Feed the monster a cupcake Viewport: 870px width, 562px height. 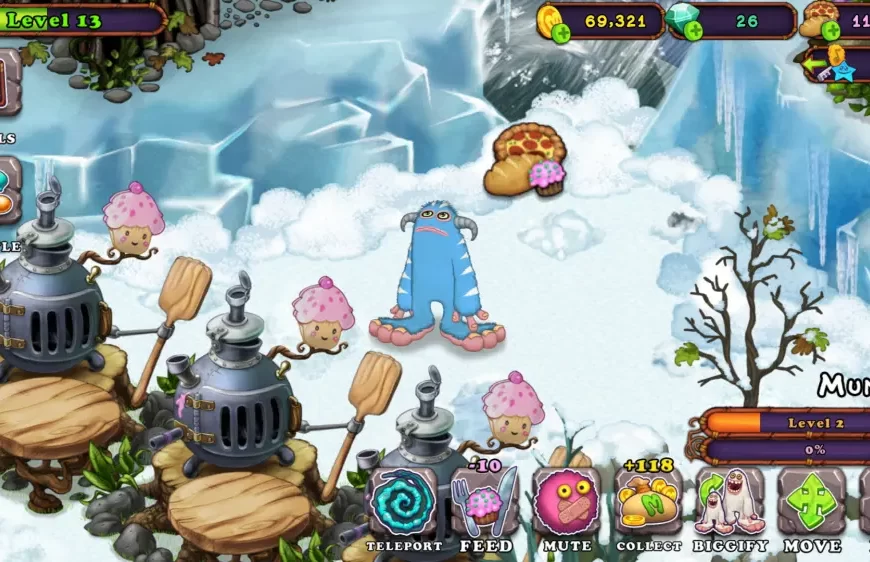point(484,501)
